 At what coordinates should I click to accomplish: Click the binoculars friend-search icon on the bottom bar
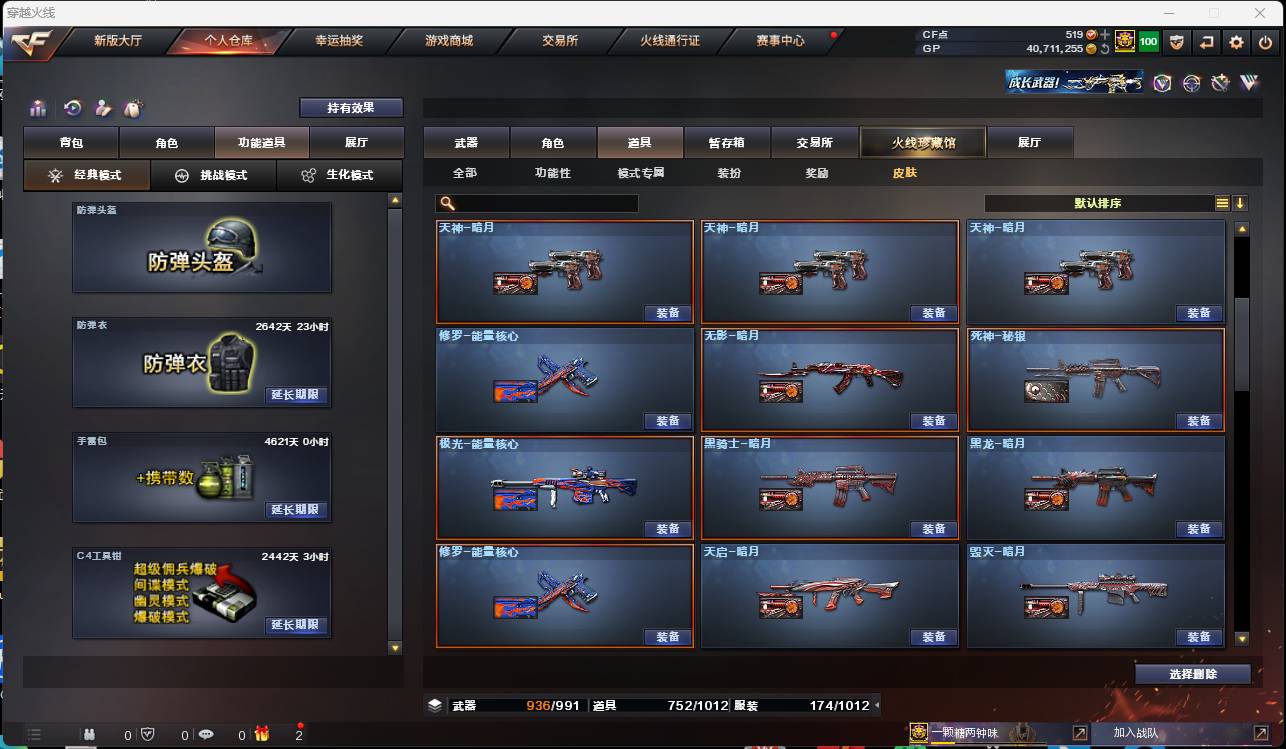[90, 735]
